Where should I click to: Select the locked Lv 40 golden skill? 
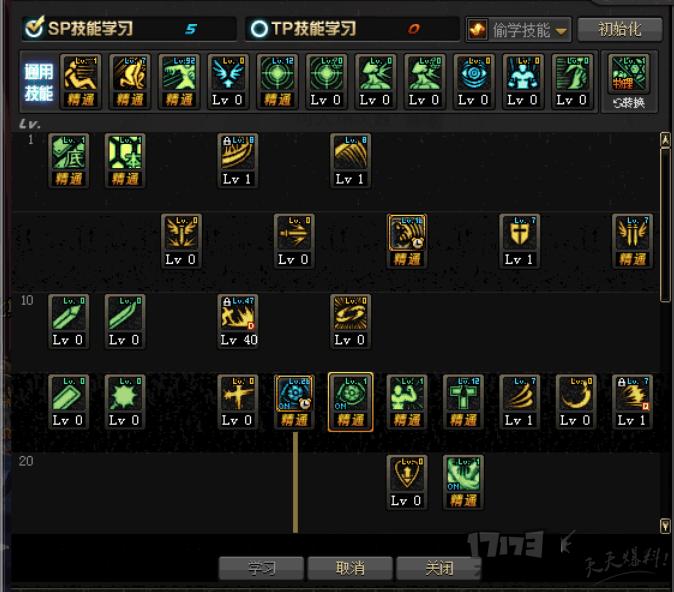238,314
